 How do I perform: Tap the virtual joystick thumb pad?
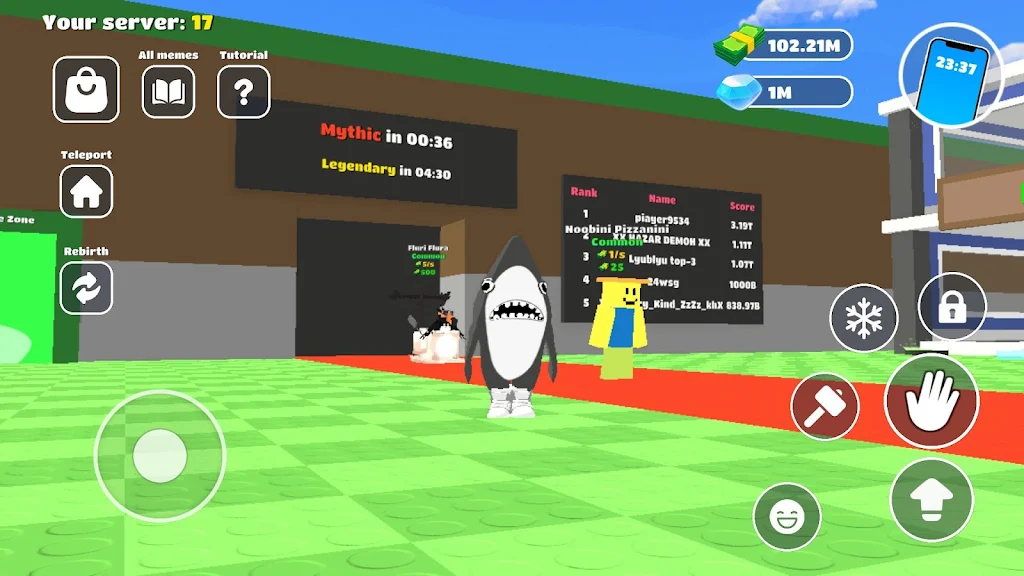pyautogui.click(x=160, y=455)
